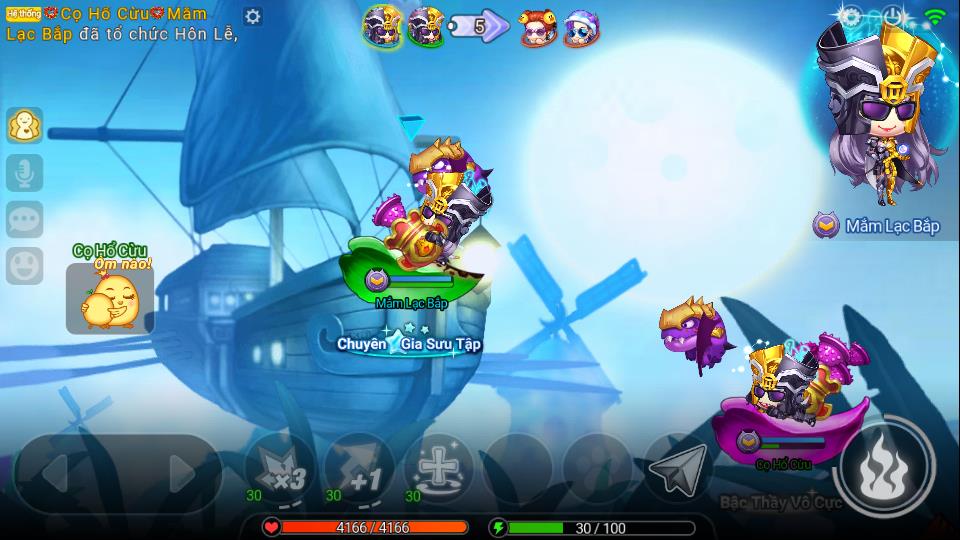Image resolution: width=960 pixels, height=540 pixels.
Task: Tap the yellow mascot sticker button
Action: (x=24, y=126)
